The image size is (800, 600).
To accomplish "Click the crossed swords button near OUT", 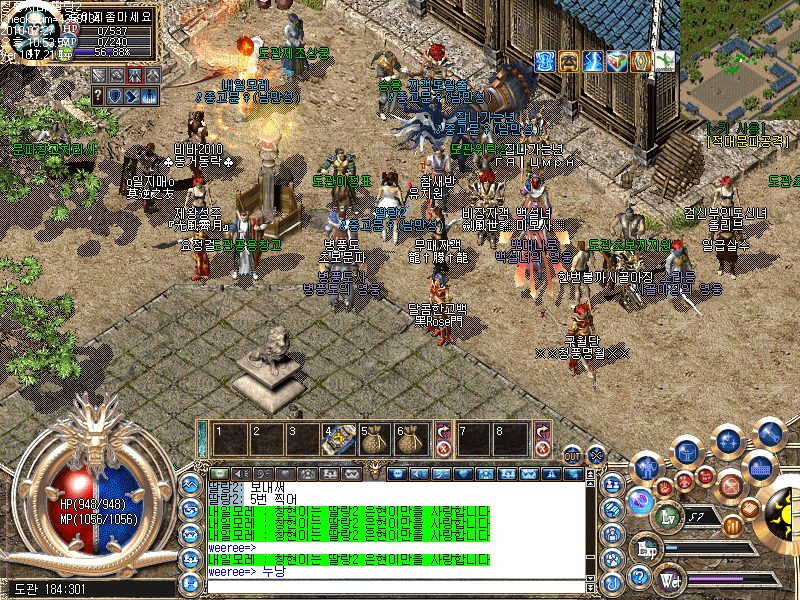I will point(598,455).
